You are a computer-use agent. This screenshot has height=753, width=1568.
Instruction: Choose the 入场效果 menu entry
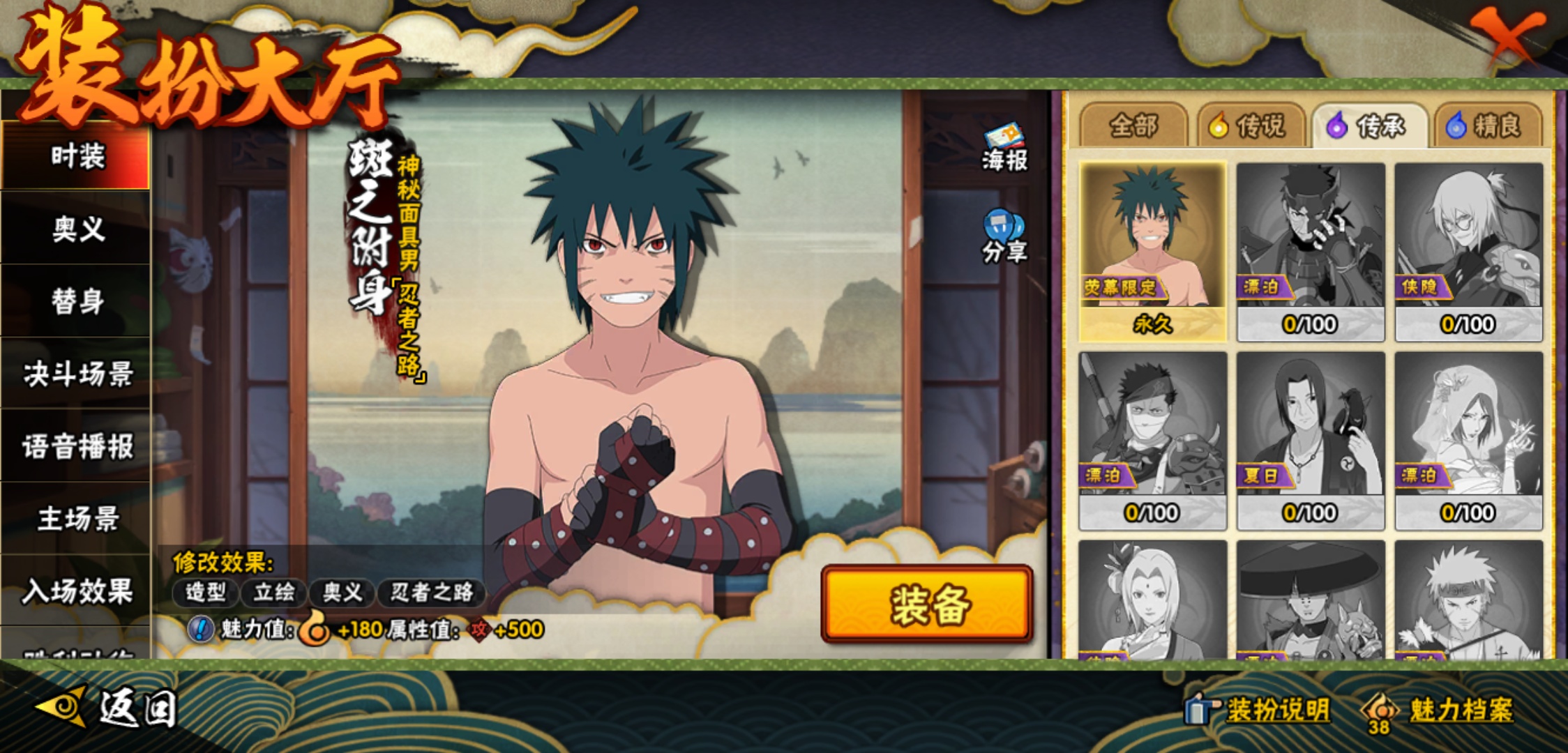77,591
